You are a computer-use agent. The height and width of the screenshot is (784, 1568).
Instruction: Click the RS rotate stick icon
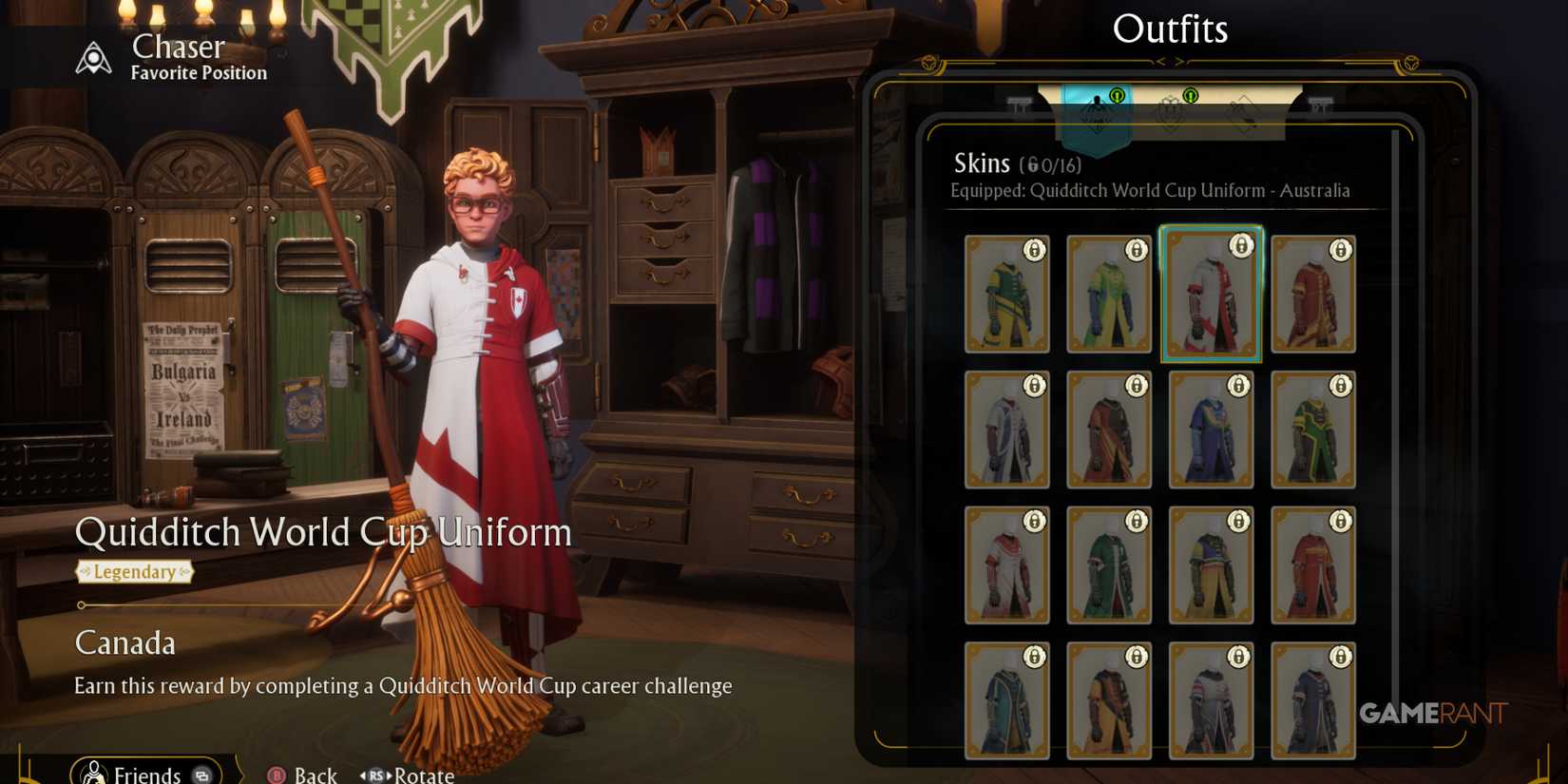pos(377,774)
